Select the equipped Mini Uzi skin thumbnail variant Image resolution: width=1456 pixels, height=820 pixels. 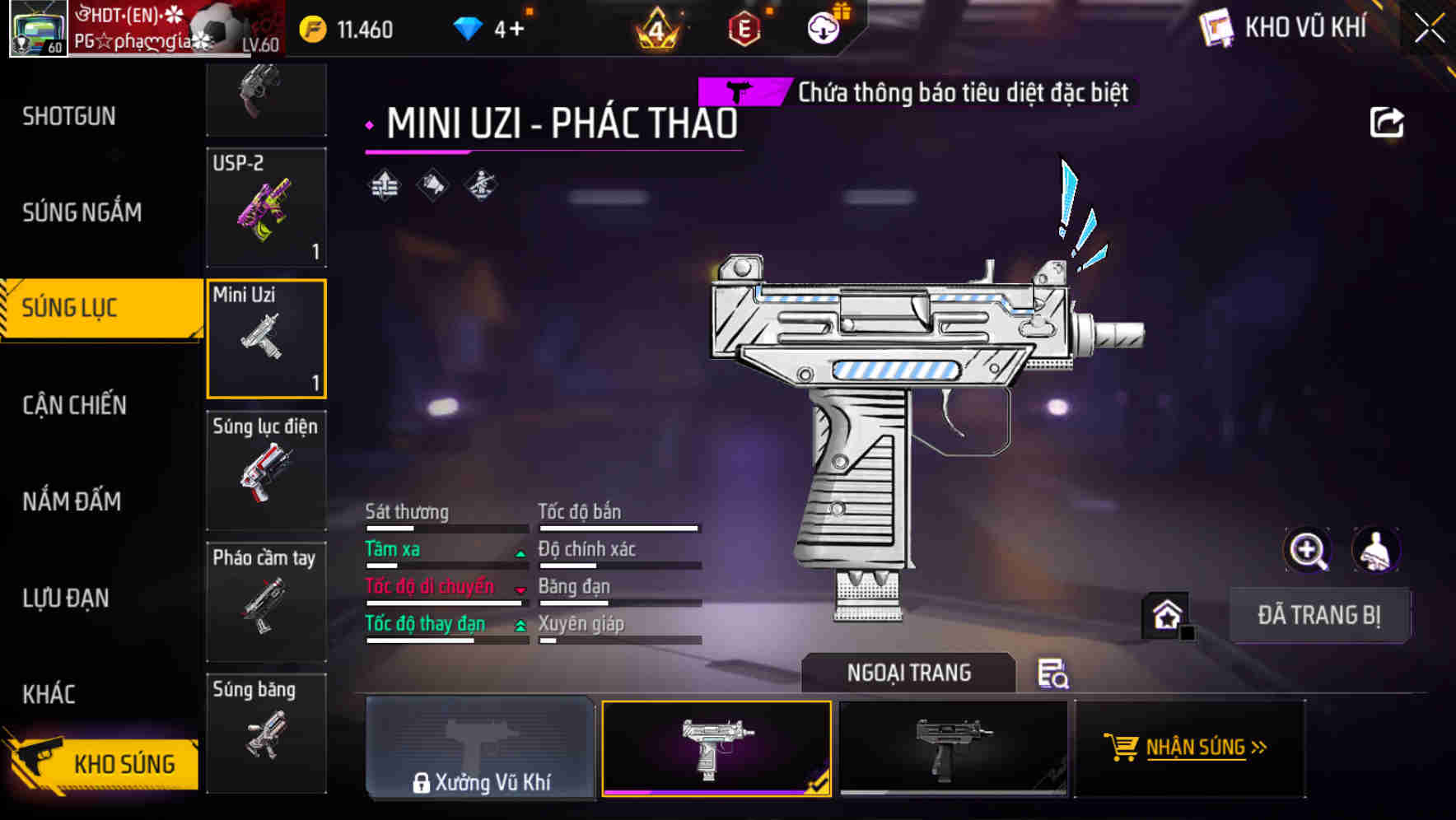pos(717,749)
